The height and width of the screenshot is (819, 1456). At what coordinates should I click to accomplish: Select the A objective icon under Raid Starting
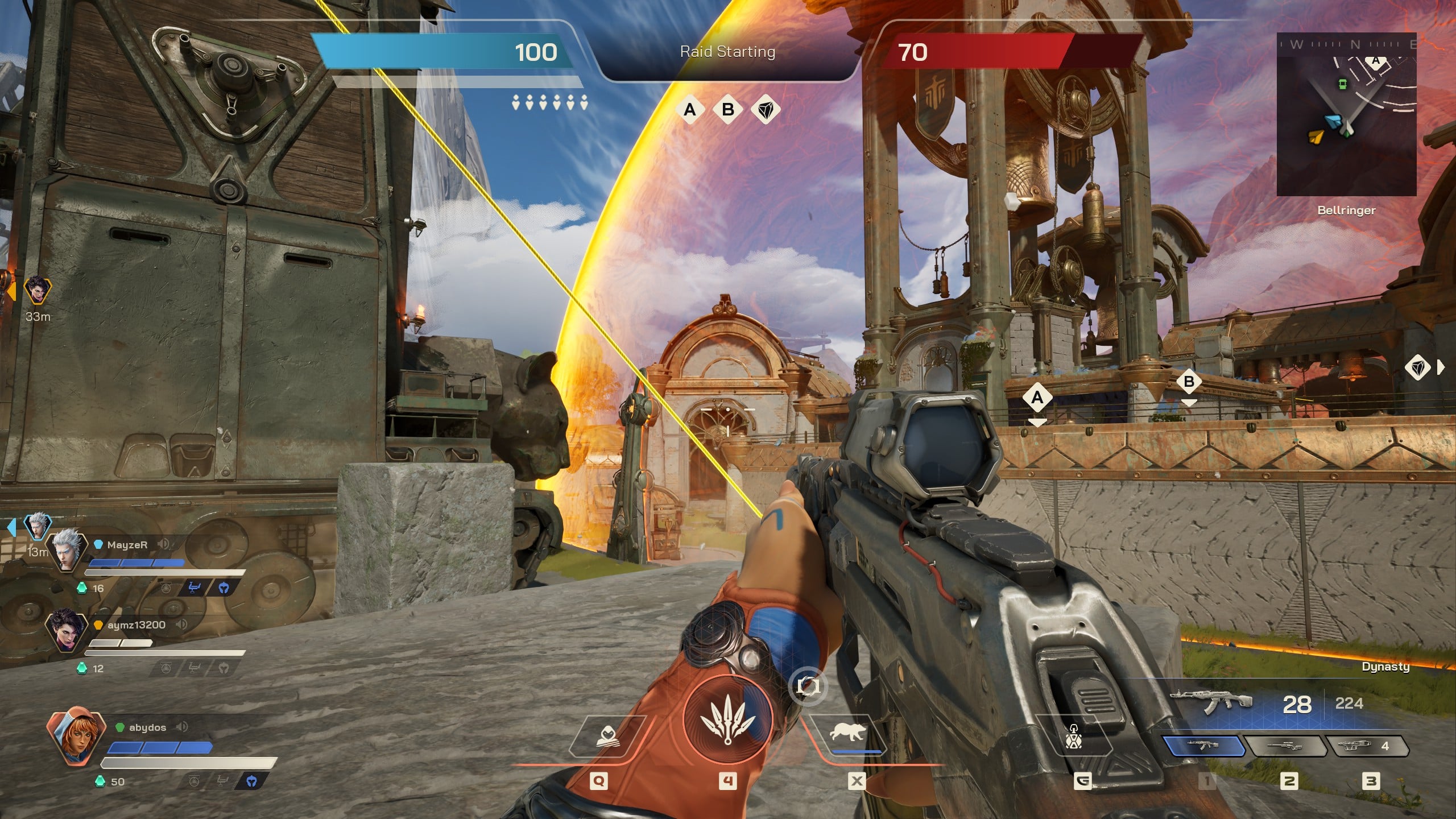[690, 109]
